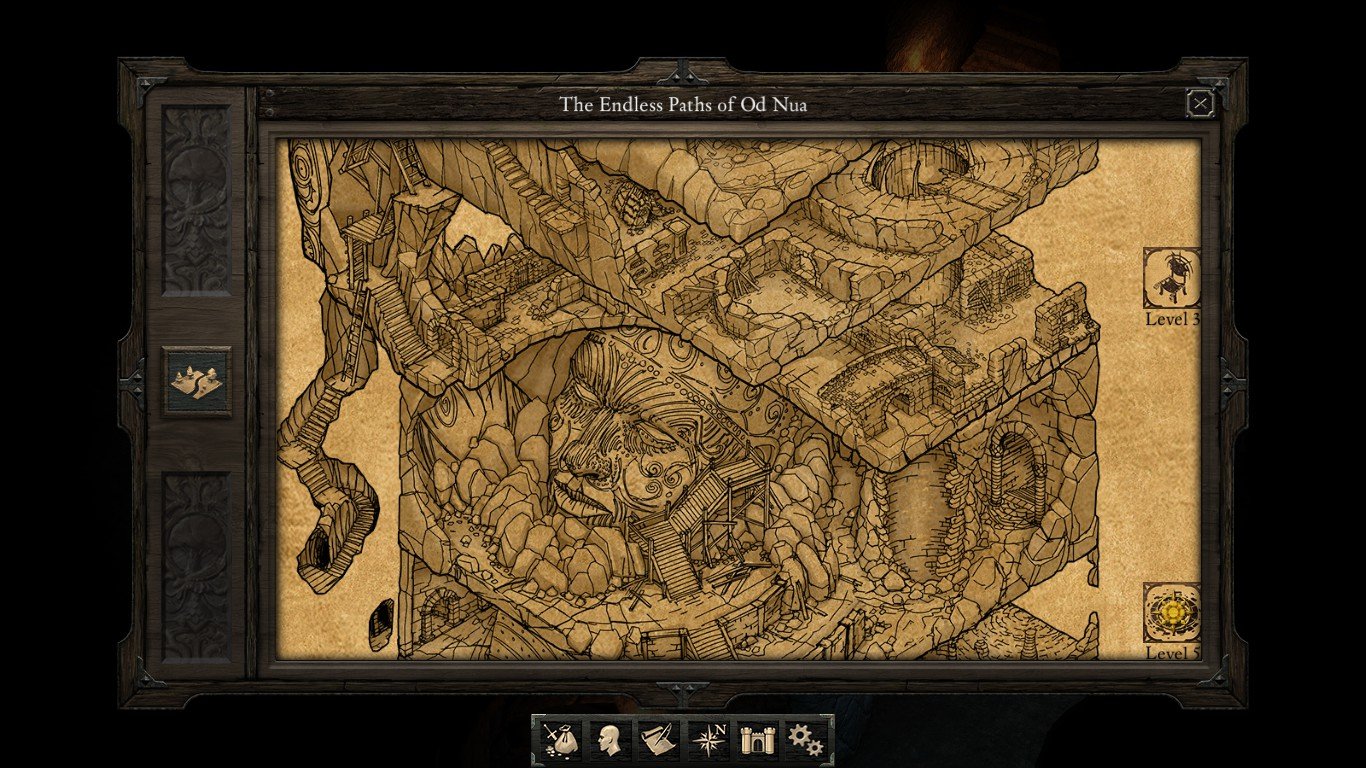Toggle the compass rose map icon
The width and height of the screenshot is (1366, 768).
coord(708,741)
